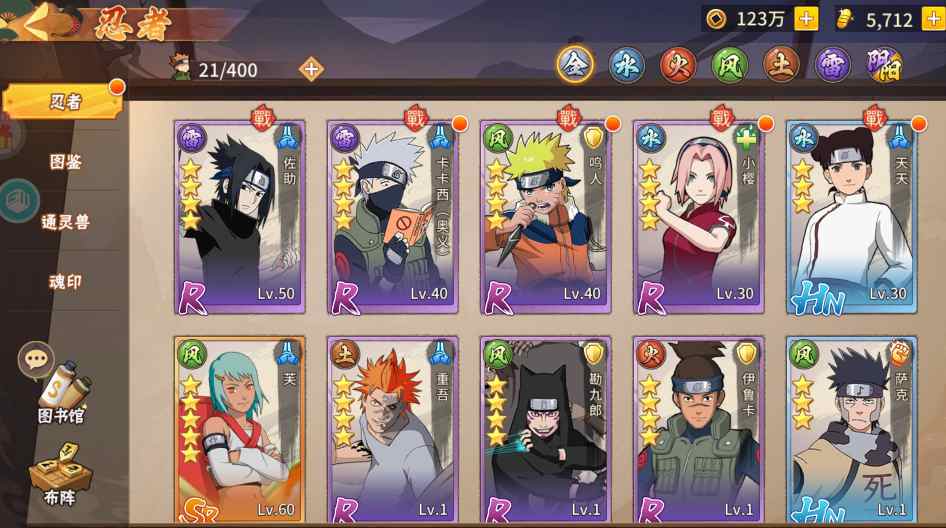Show all ninjas with the 全 filter
946x528 pixels.
pyautogui.click(x=575, y=65)
